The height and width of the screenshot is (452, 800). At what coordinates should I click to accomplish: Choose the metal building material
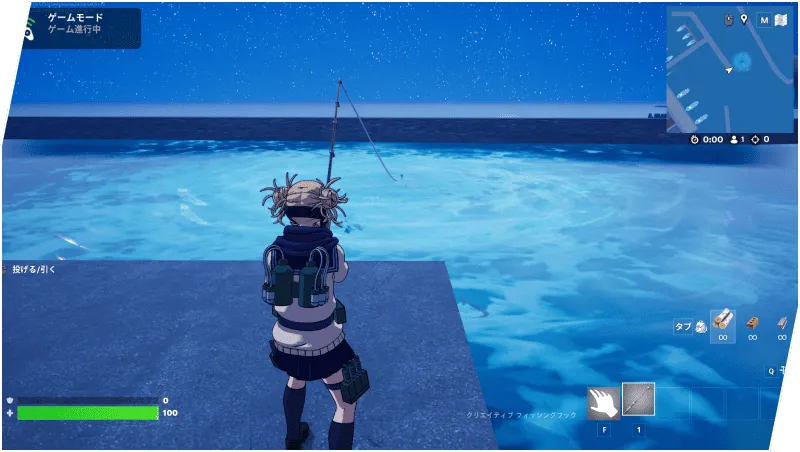click(782, 321)
